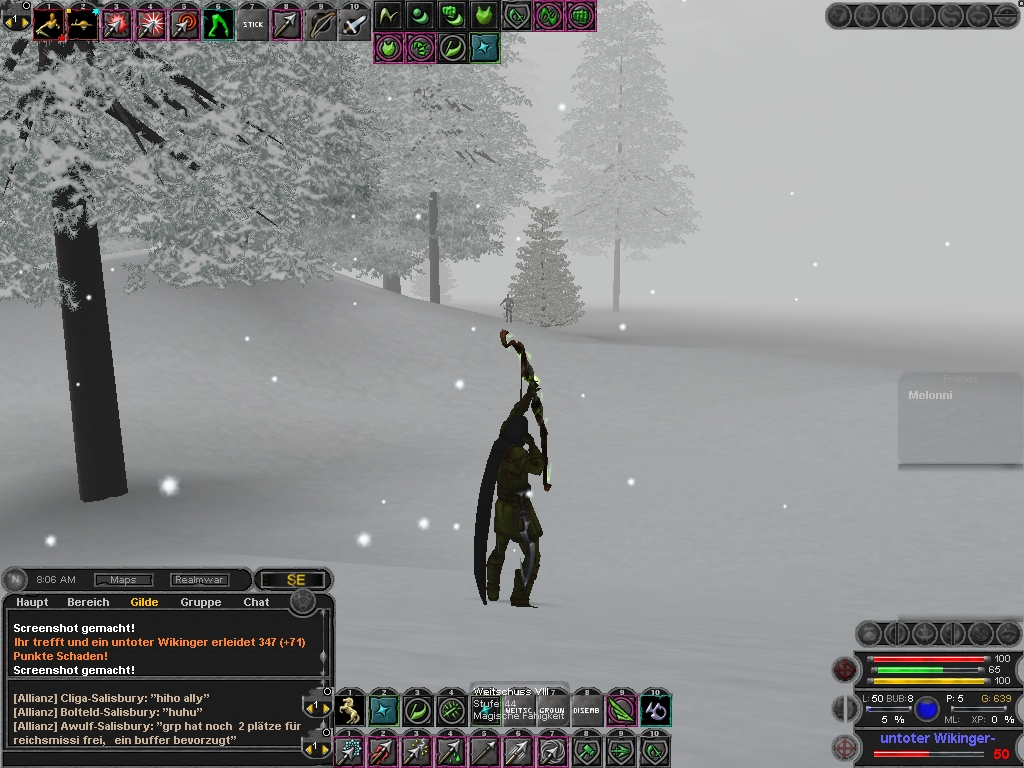This screenshot has width=1024, height=768.
Task: Switch to the Chat tab
Action: click(256, 602)
